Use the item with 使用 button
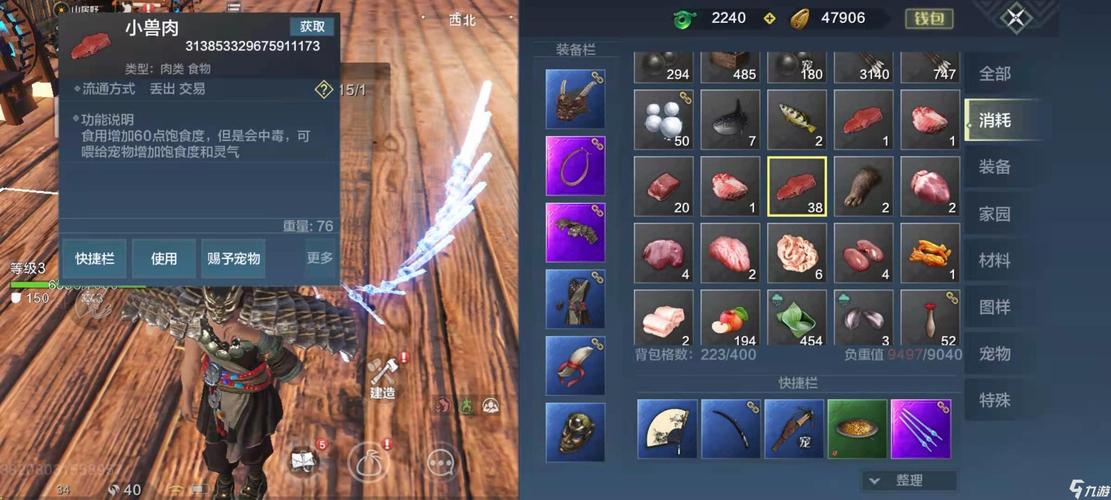 point(164,258)
